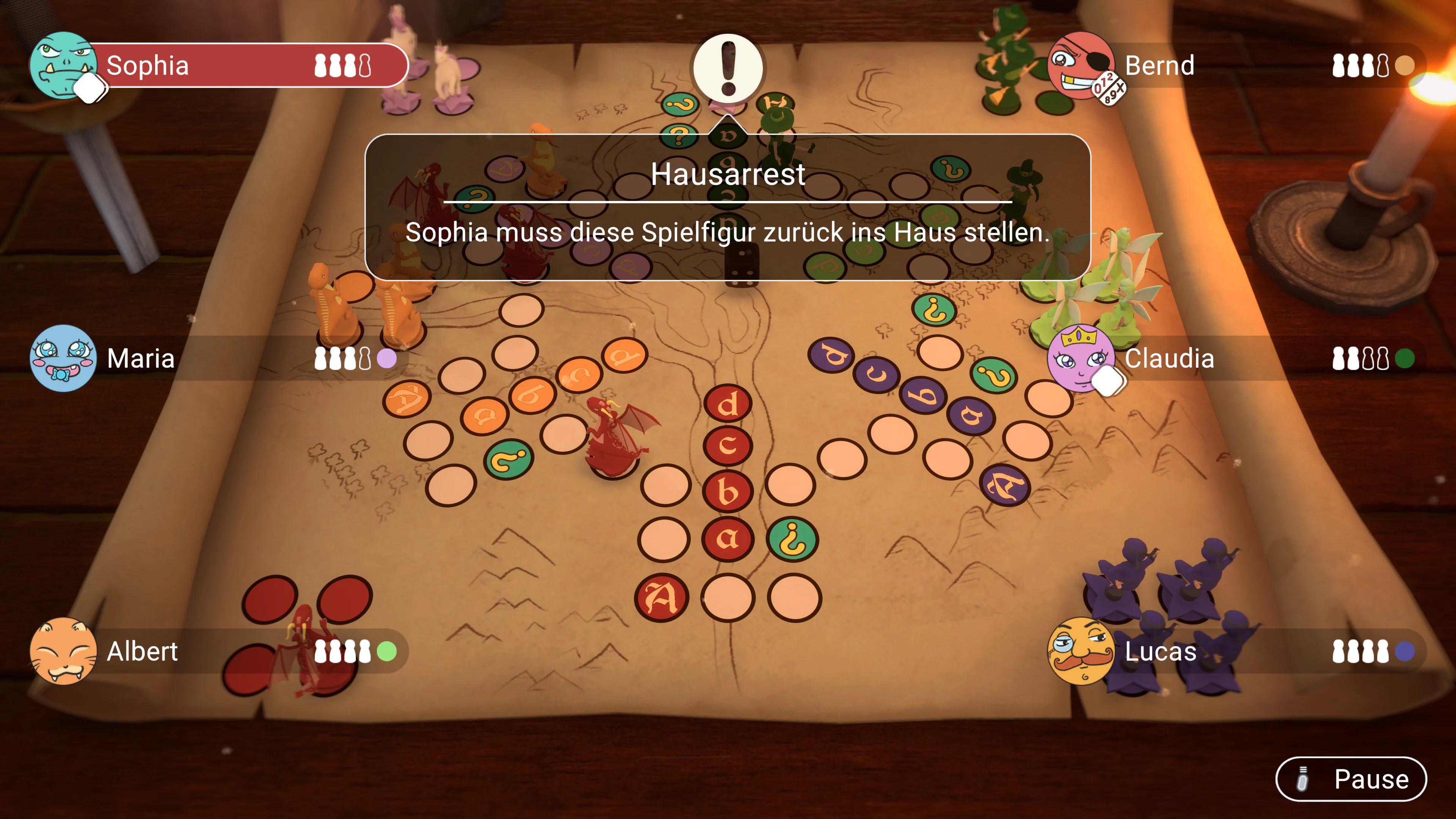The height and width of the screenshot is (819, 1456).
Task: Click Maria's blue baby avatar
Action: [64, 358]
